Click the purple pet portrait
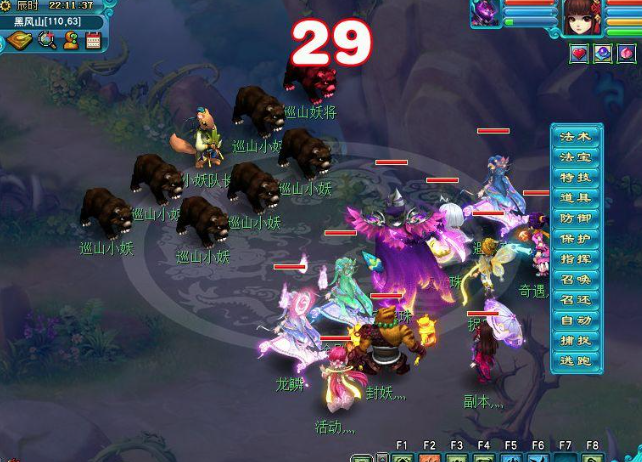This screenshot has height=462, width=642. pyautogui.click(x=487, y=15)
